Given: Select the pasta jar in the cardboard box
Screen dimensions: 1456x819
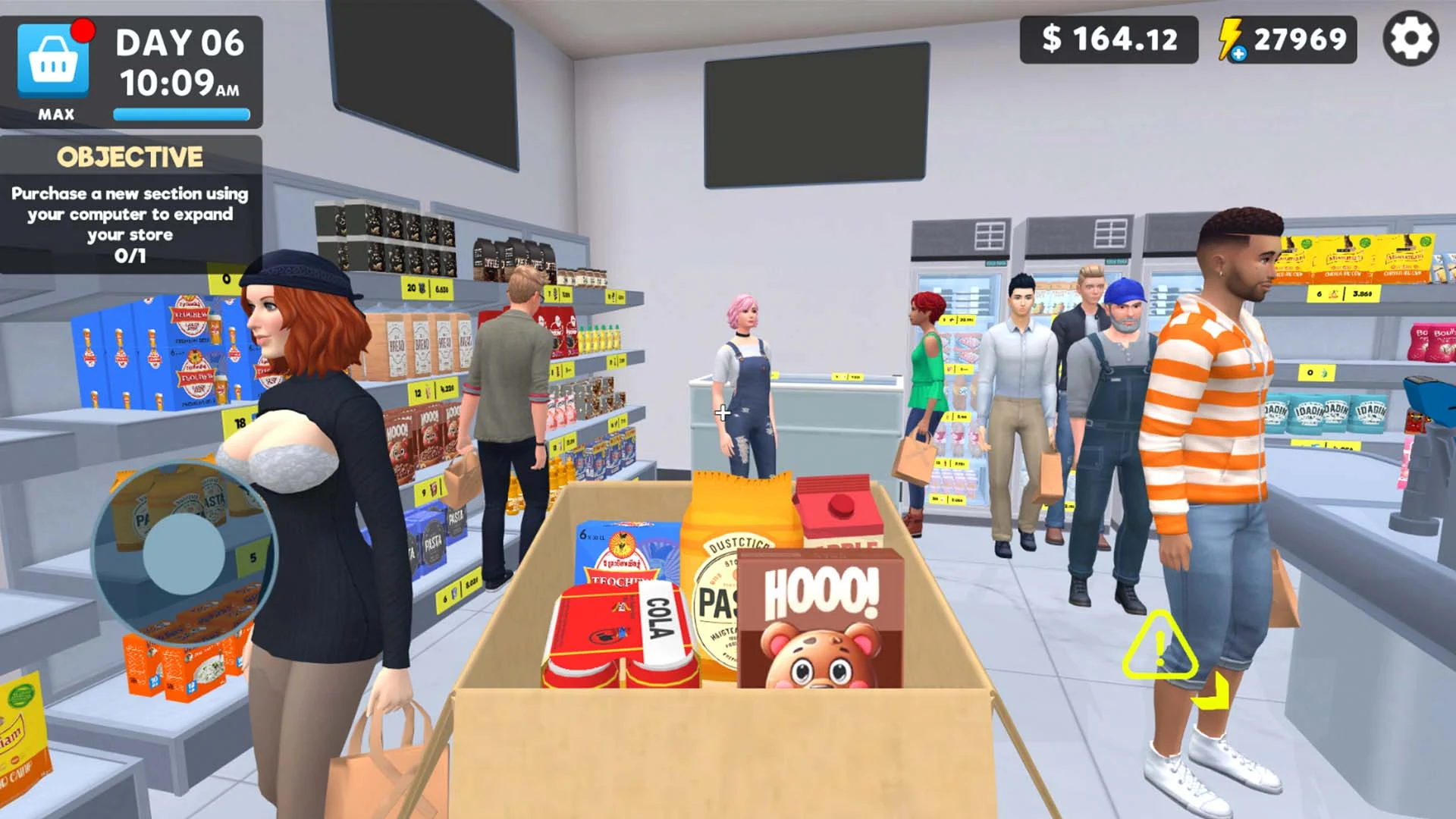Looking at the screenshot, I should (728, 576).
